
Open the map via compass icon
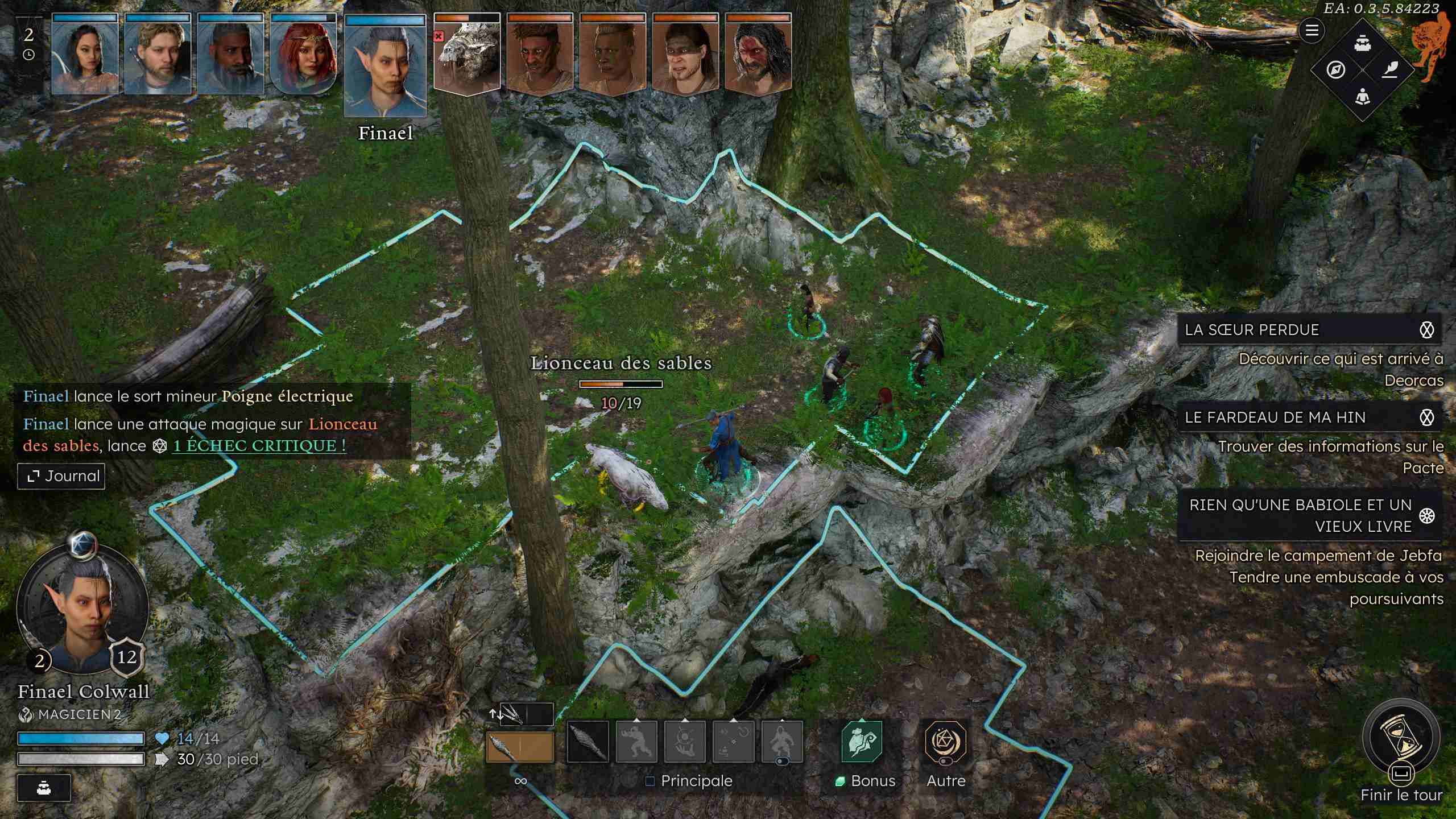click(1335, 70)
